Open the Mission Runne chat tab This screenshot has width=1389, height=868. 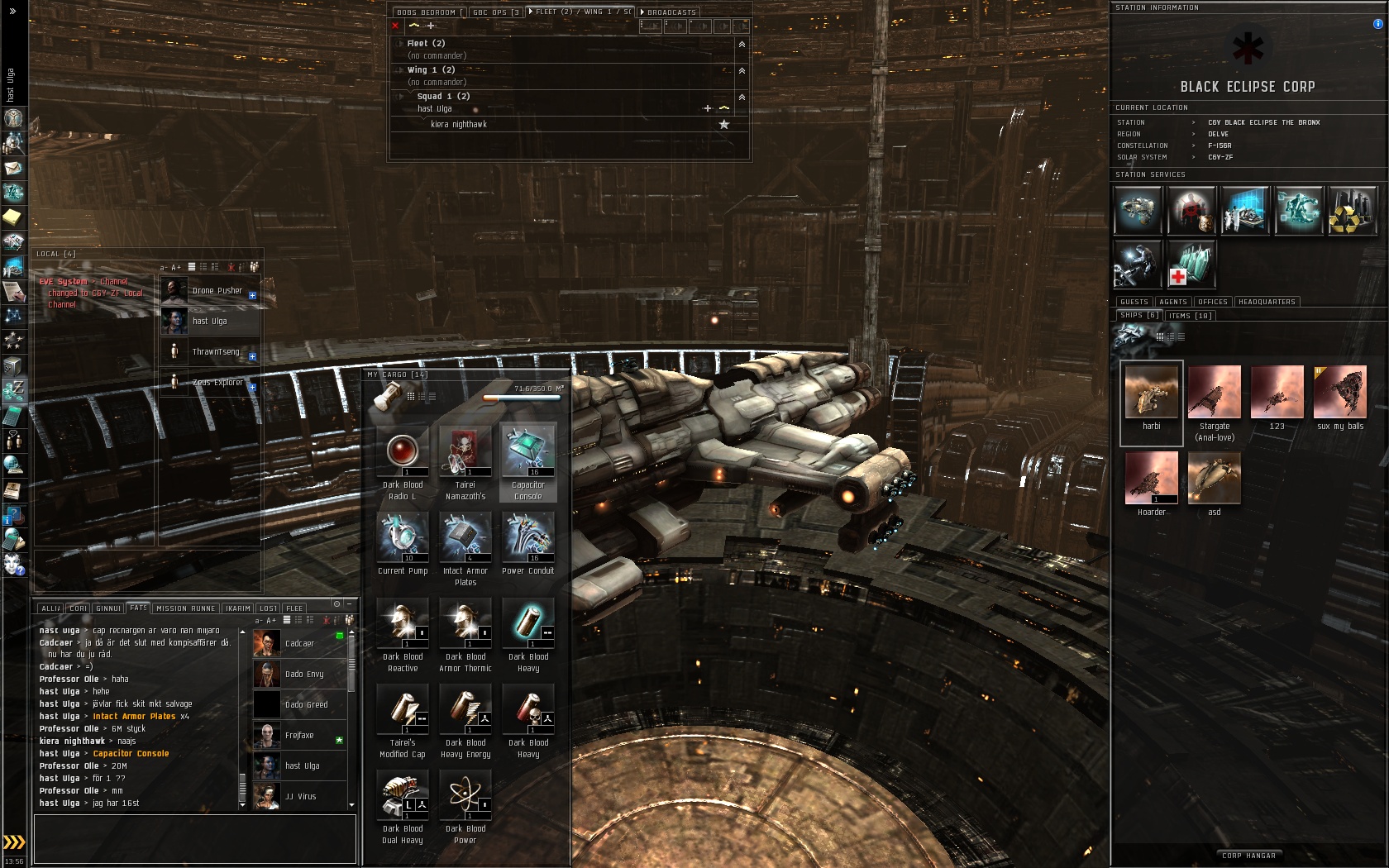click(185, 608)
